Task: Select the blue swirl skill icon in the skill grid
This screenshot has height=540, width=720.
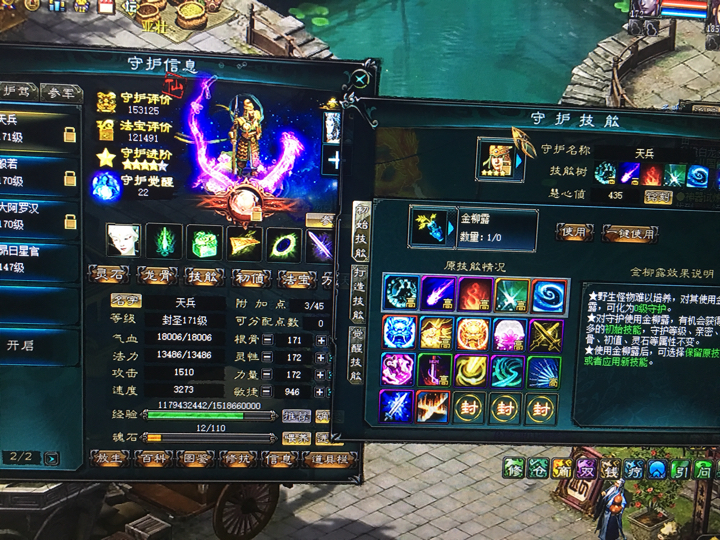Action: (548, 294)
